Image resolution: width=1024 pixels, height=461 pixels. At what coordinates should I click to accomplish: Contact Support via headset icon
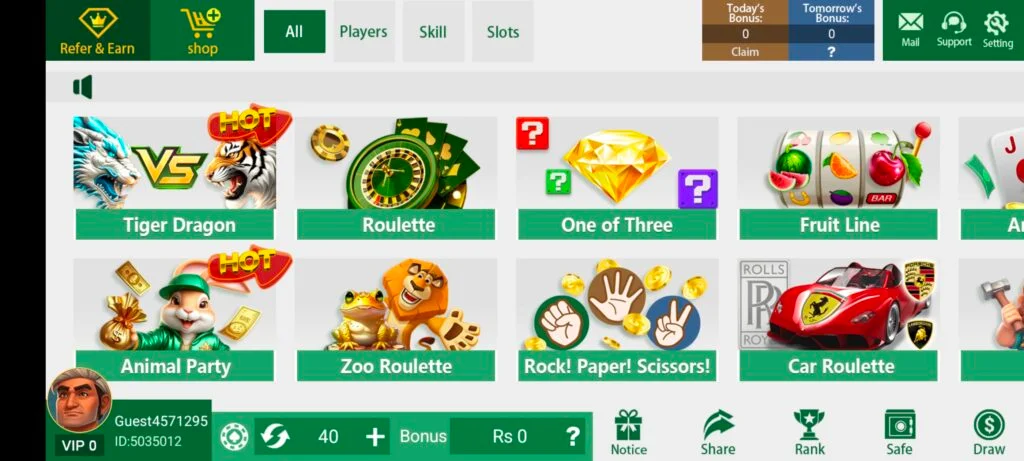click(x=954, y=29)
